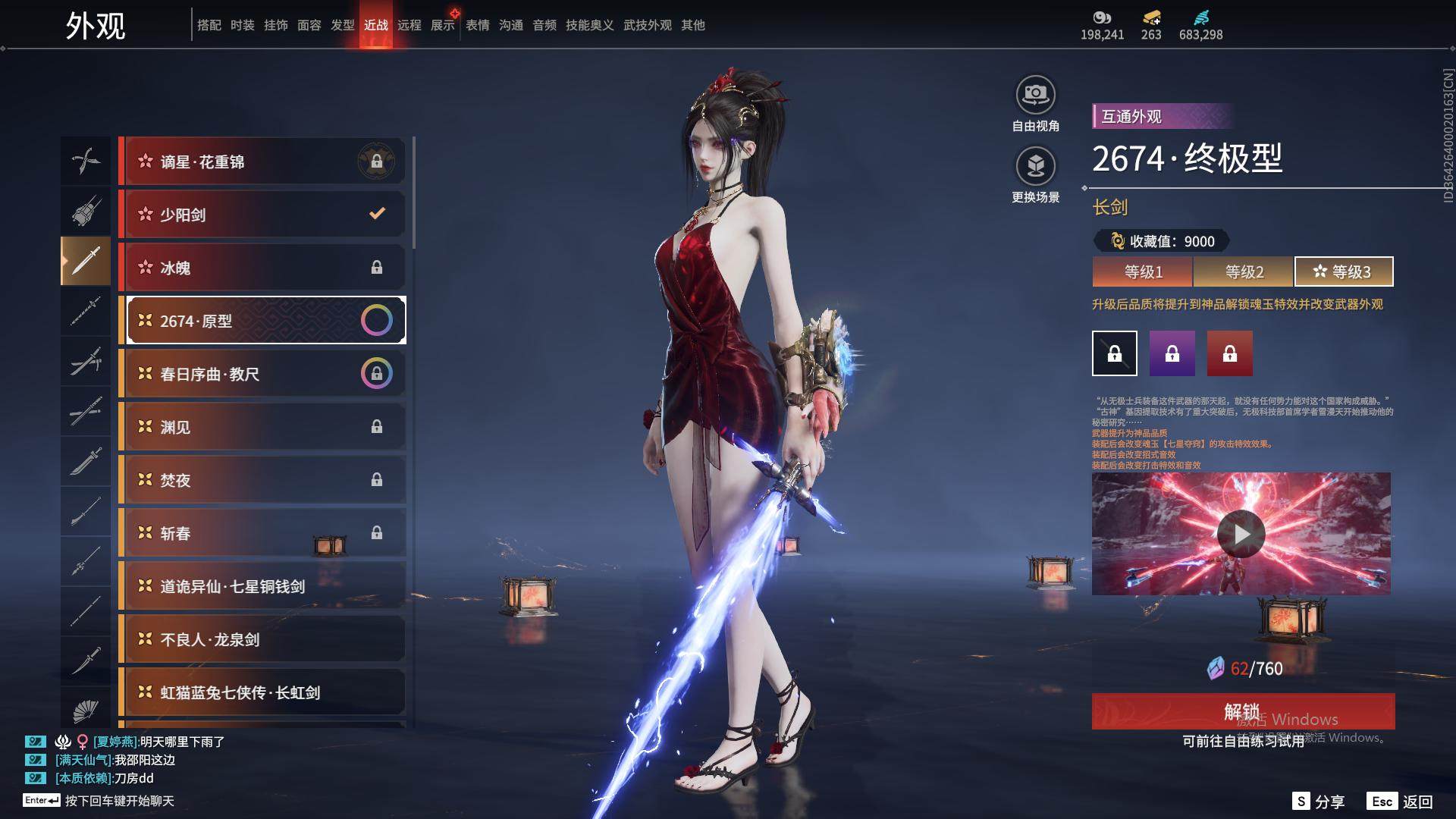This screenshot has height=819, width=1456.
Task: Select the 表情 tab
Action: 478,25
